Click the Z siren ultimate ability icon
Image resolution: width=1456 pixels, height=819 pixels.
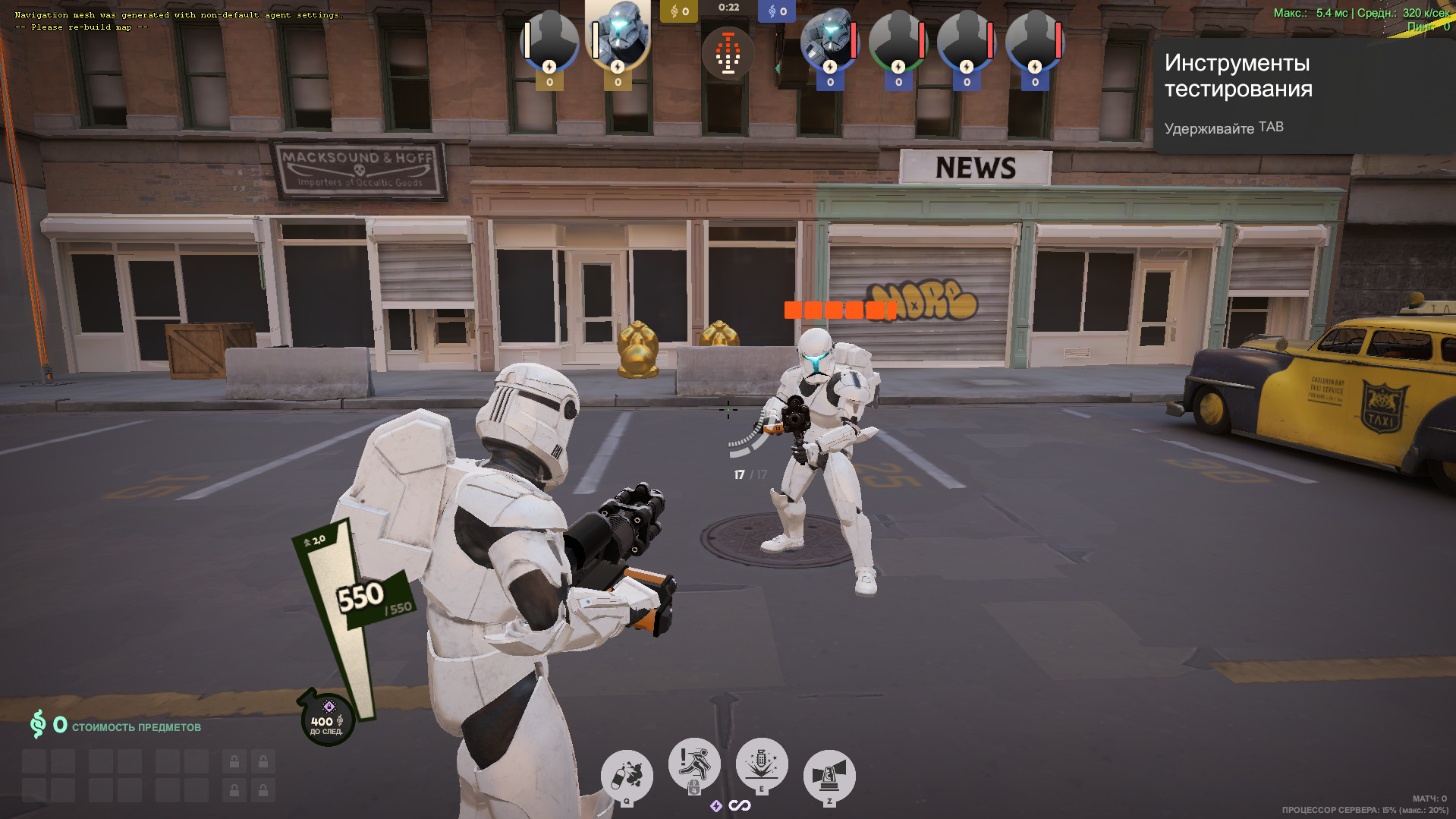829,773
